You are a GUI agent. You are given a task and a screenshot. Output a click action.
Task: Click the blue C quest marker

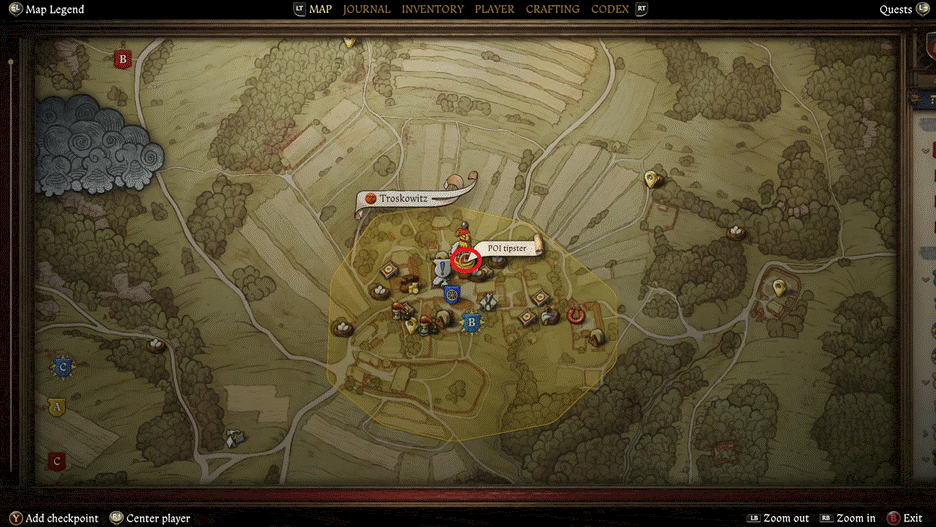click(64, 367)
